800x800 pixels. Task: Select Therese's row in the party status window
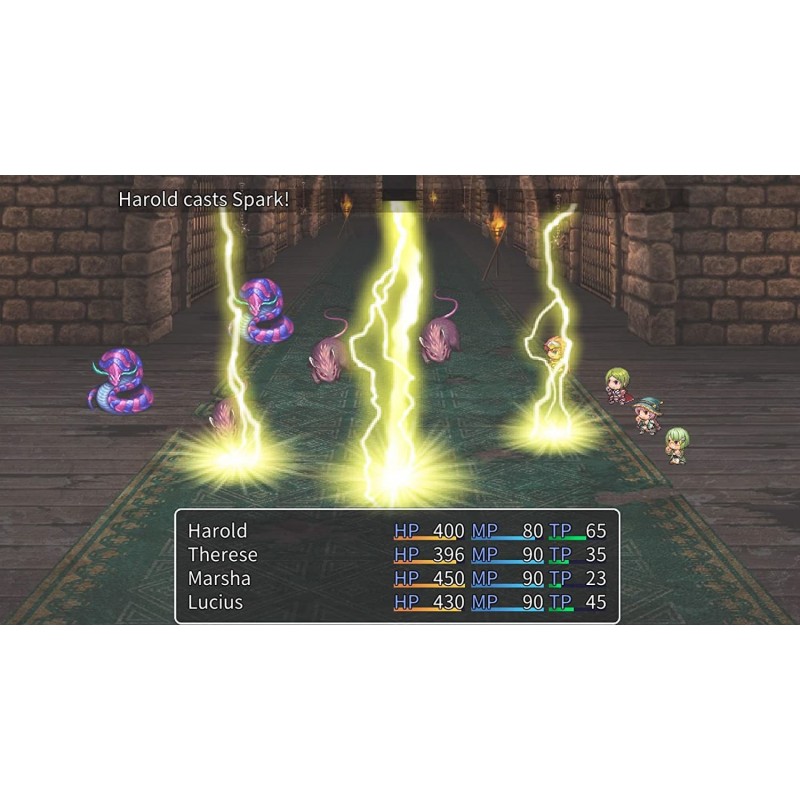click(x=396, y=555)
